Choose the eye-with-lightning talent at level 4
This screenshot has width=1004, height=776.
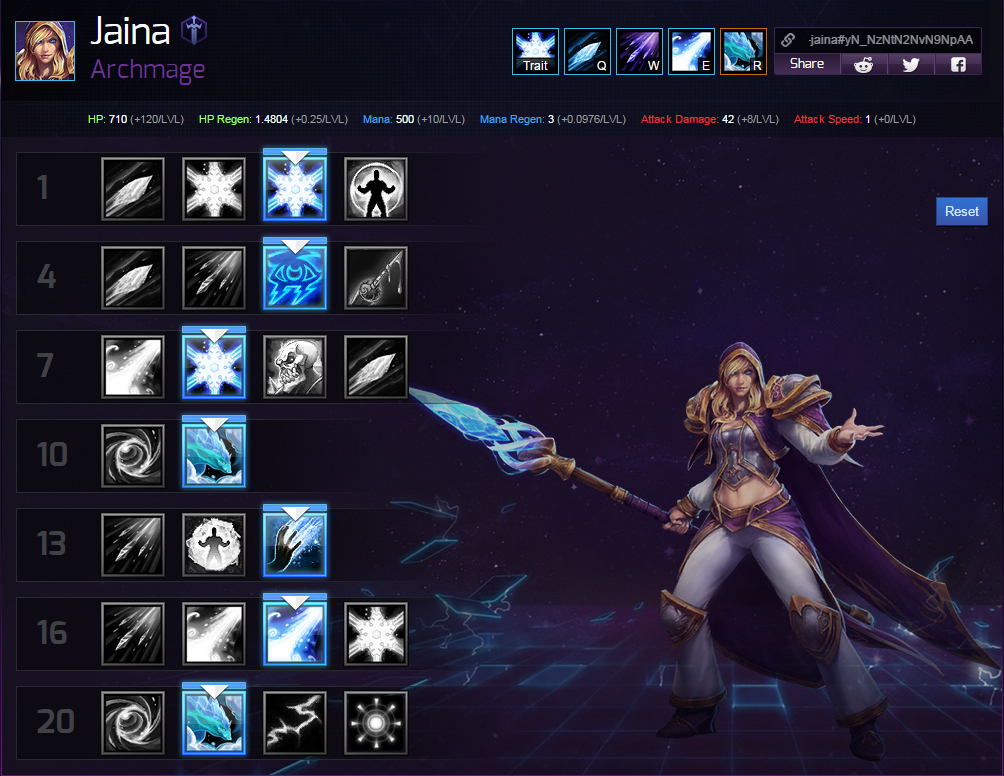tap(295, 278)
